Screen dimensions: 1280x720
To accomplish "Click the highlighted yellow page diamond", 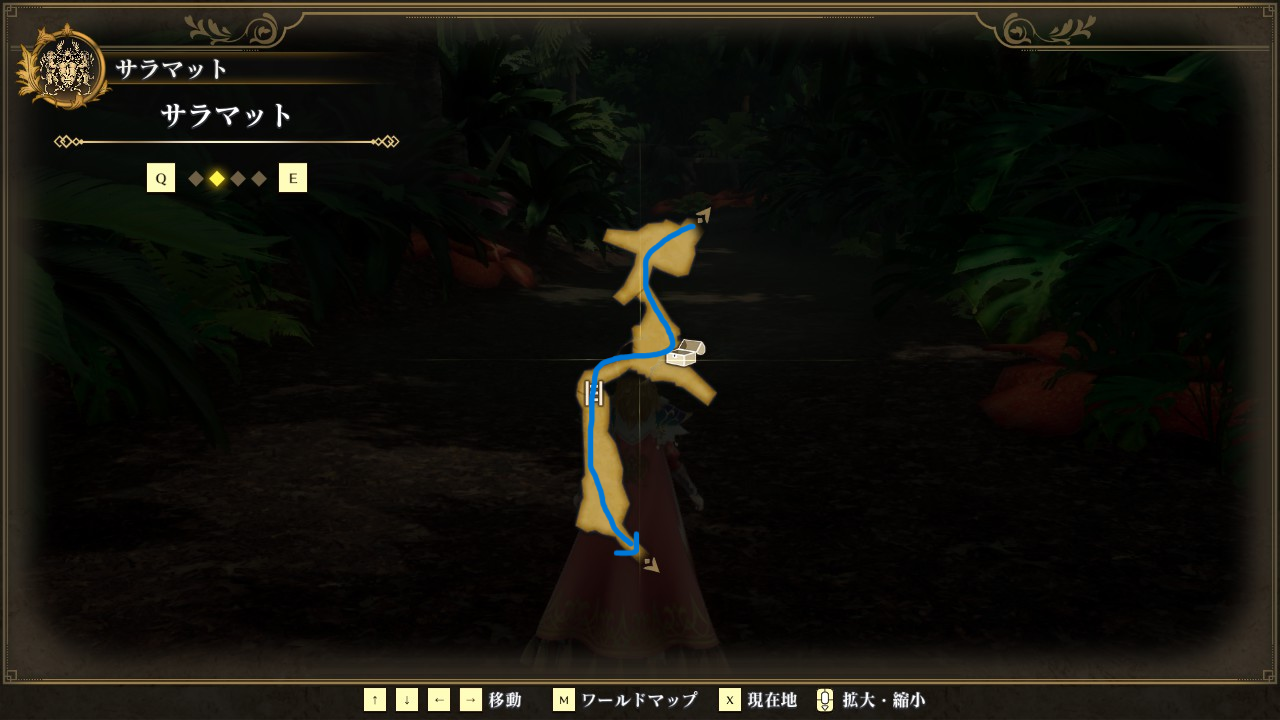I will (217, 178).
